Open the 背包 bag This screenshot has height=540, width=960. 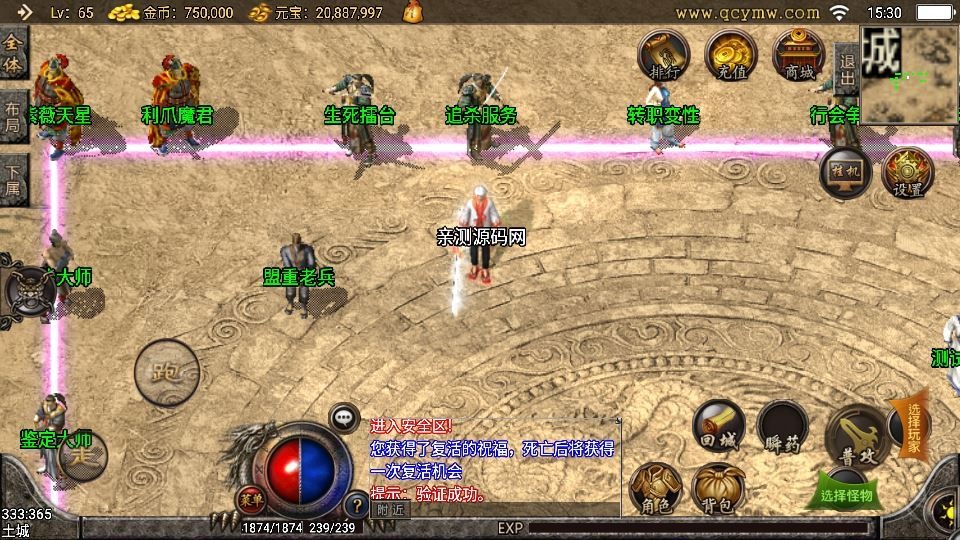pyautogui.click(x=717, y=489)
